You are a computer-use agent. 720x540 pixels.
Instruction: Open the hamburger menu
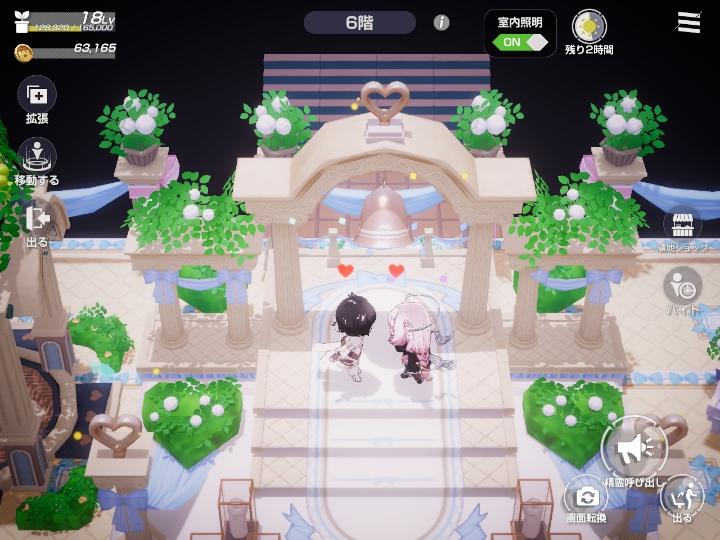688,22
